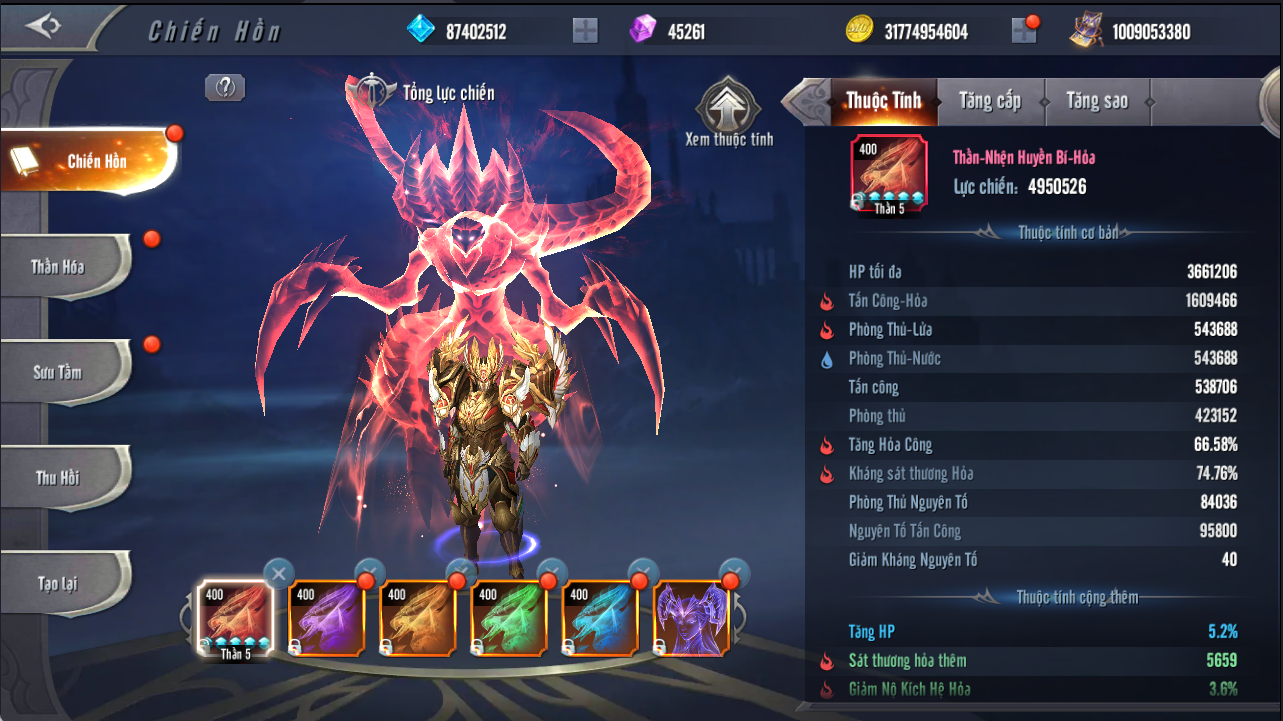Select the green dragon soul slot

509,618
